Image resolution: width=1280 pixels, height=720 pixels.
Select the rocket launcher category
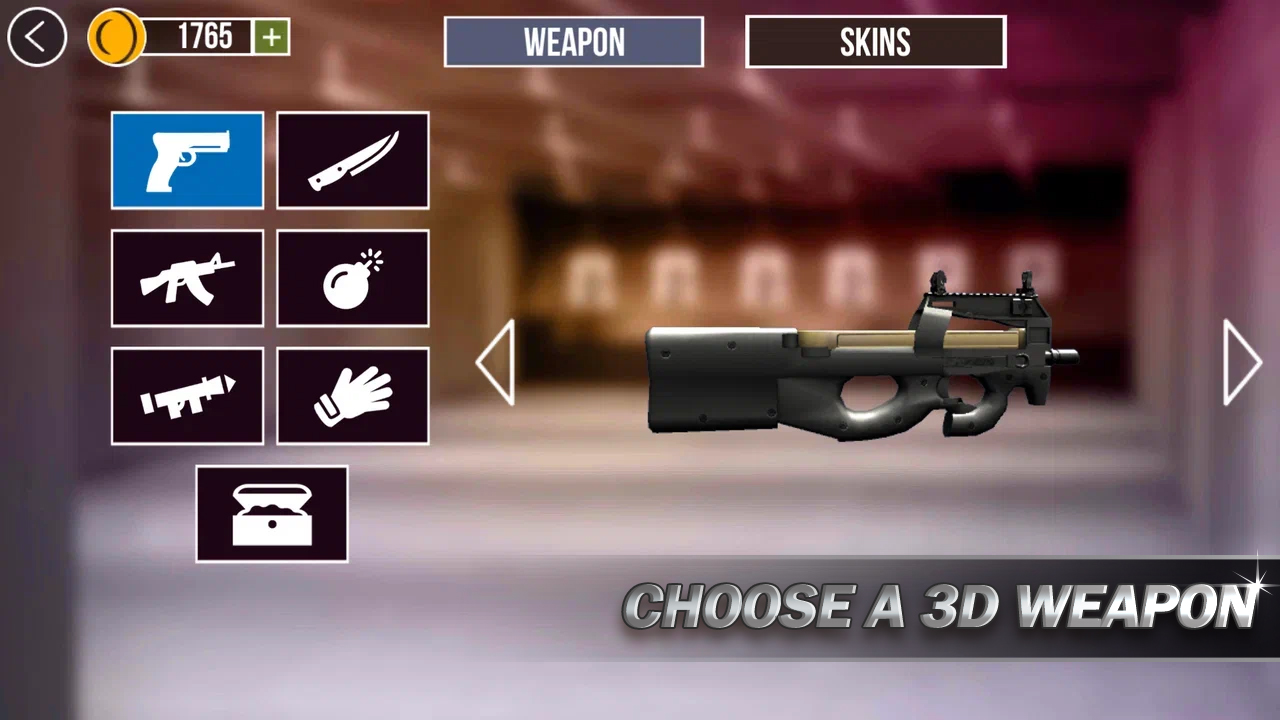click(187, 394)
